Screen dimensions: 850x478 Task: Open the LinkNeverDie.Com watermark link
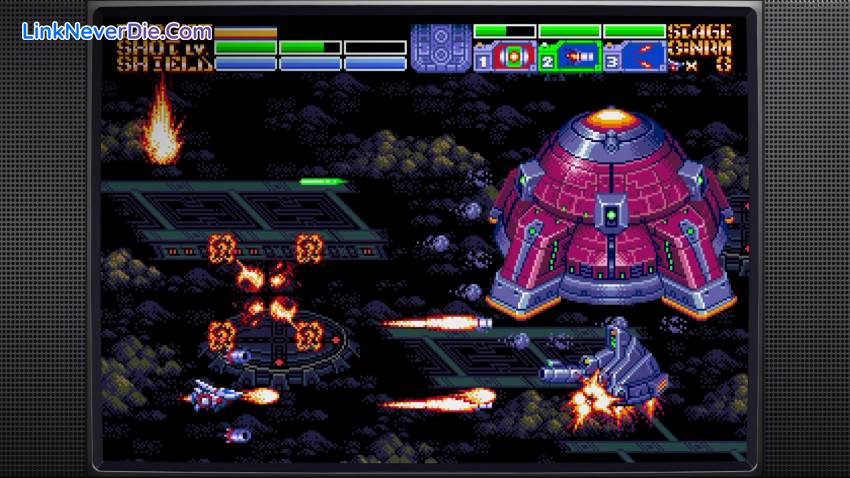[x=117, y=33]
